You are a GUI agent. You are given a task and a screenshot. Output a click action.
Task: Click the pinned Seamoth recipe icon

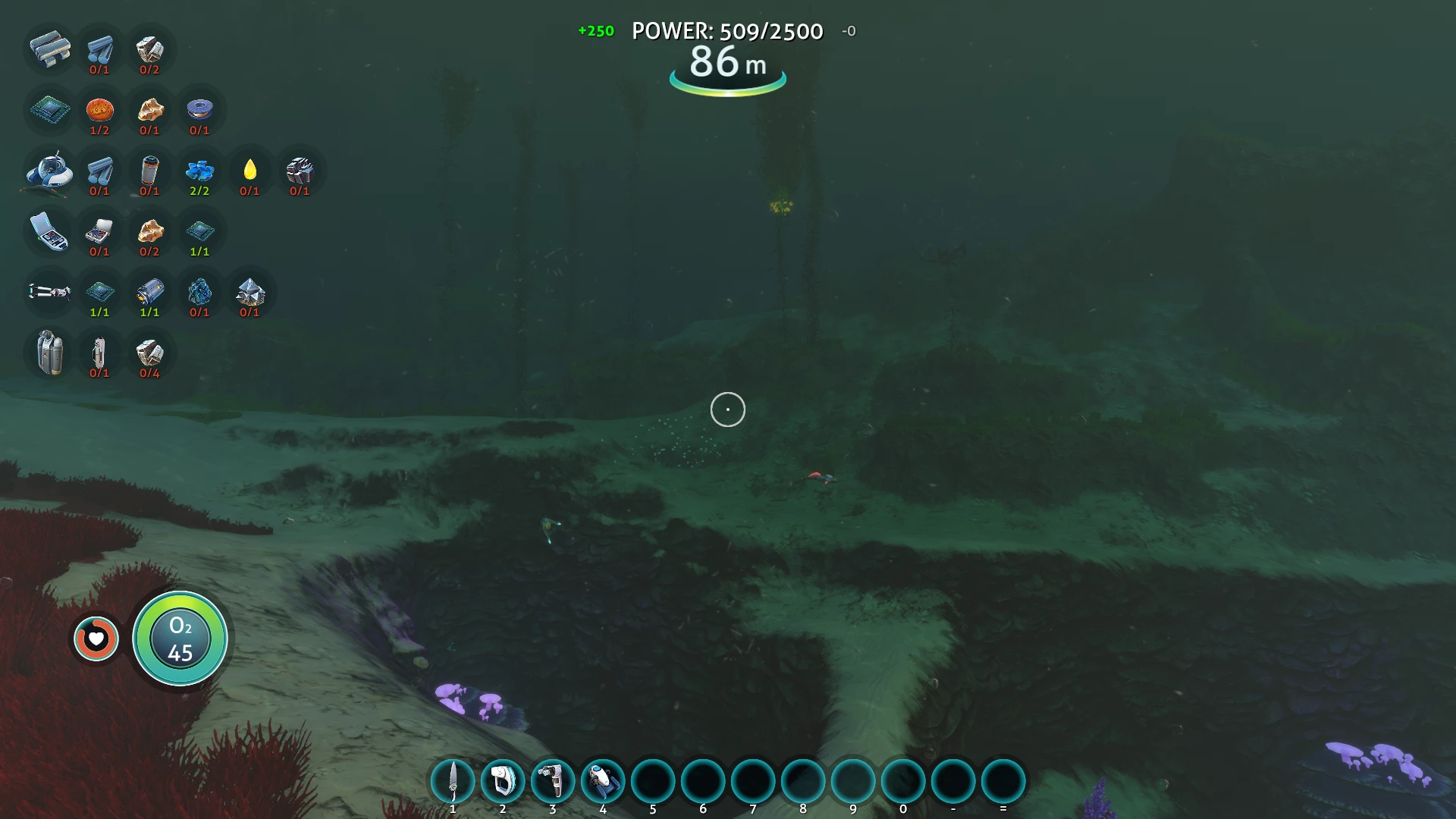click(x=50, y=171)
